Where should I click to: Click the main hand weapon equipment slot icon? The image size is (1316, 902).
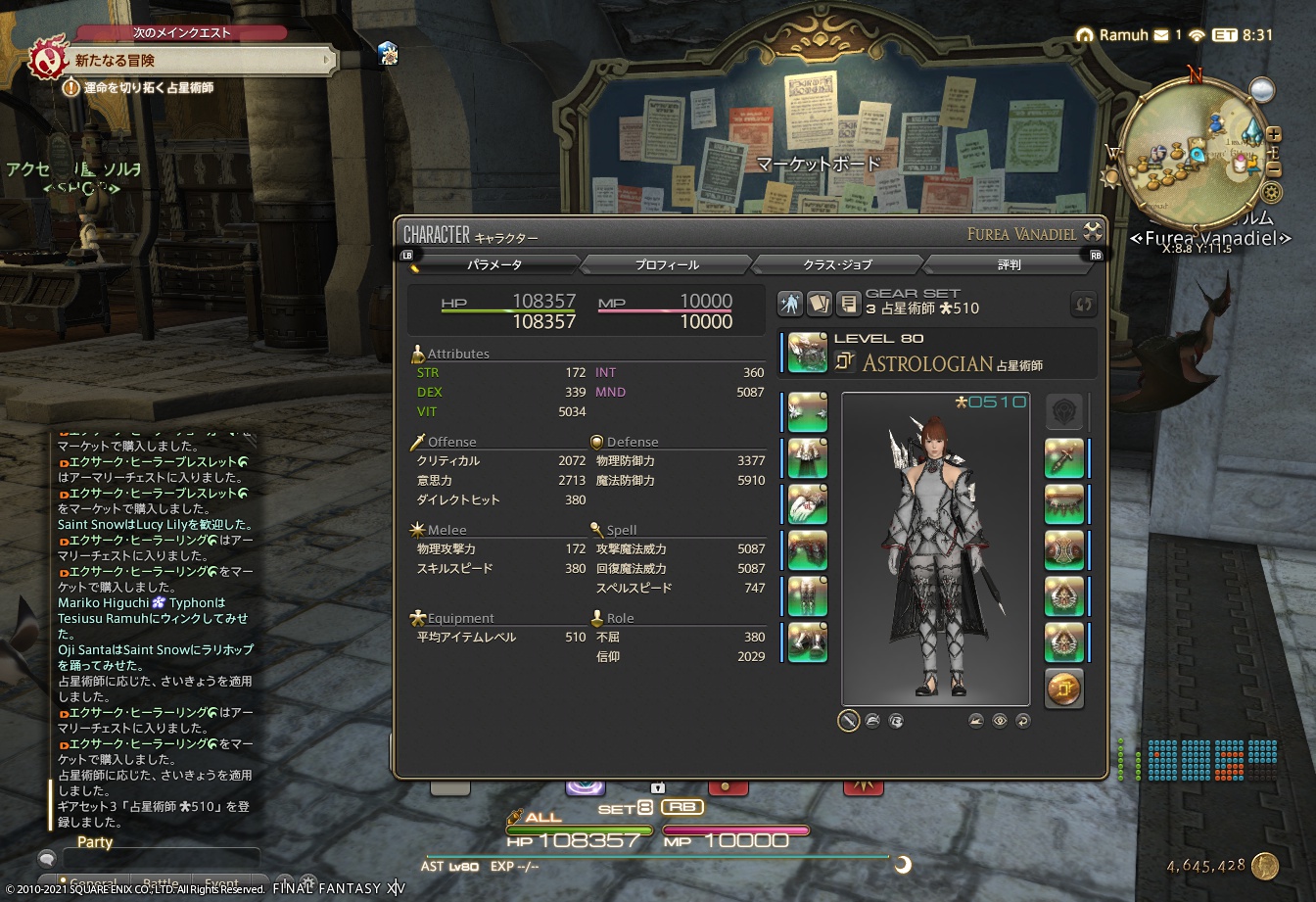pyautogui.click(x=805, y=353)
